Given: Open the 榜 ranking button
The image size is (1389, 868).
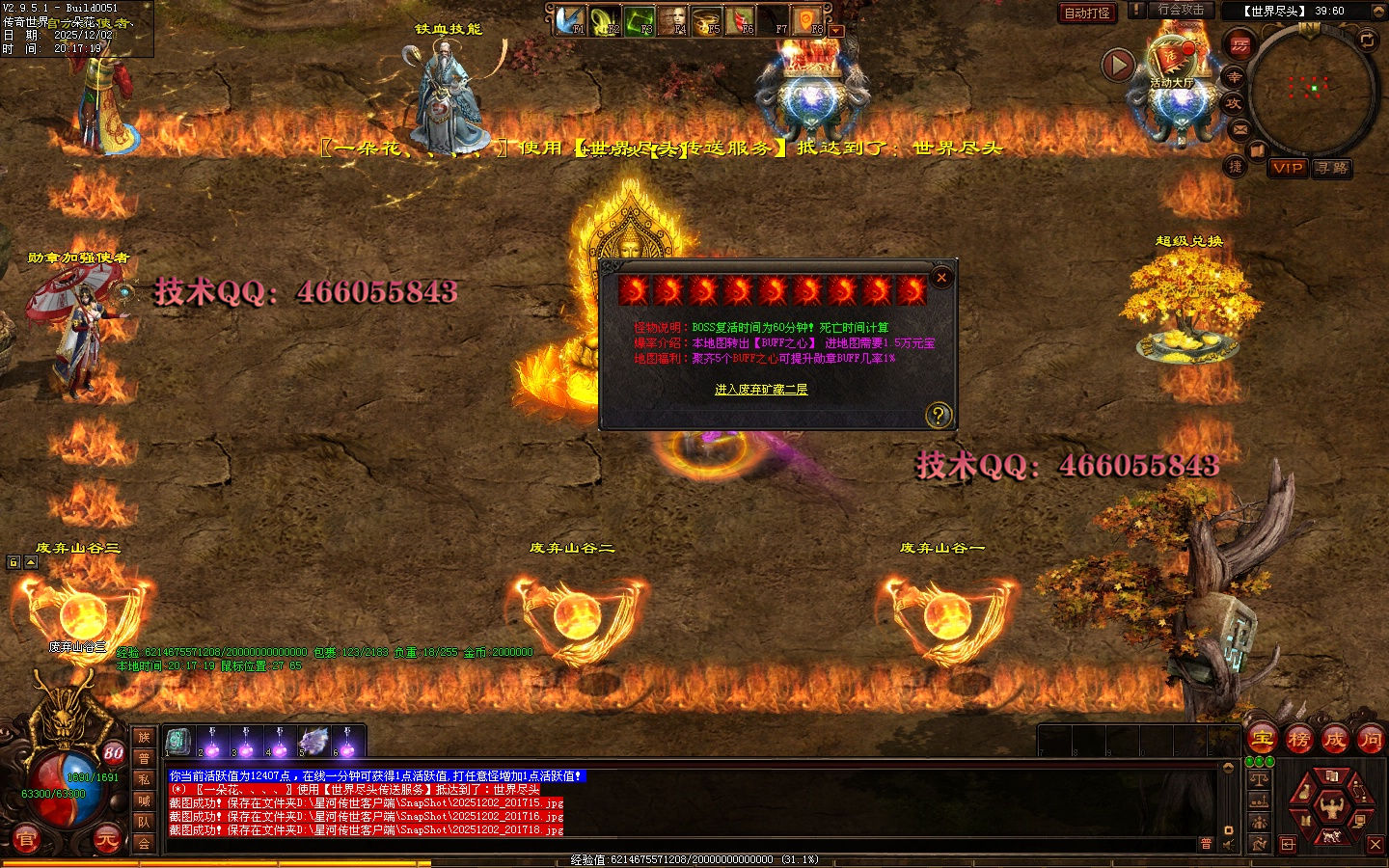Looking at the screenshot, I should [1298, 740].
